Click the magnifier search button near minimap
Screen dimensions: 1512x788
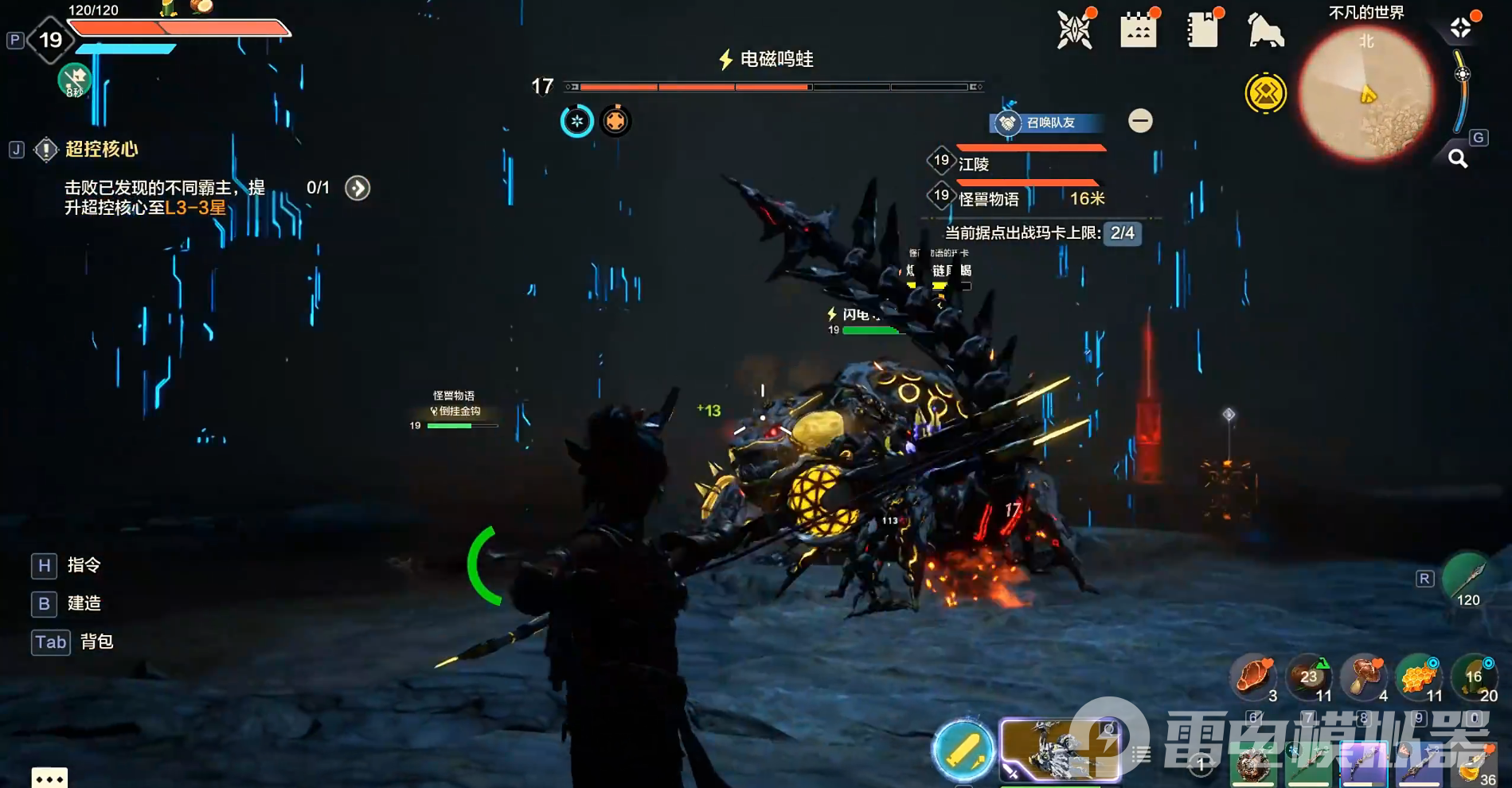pyautogui.click(x=1457, y=158)
